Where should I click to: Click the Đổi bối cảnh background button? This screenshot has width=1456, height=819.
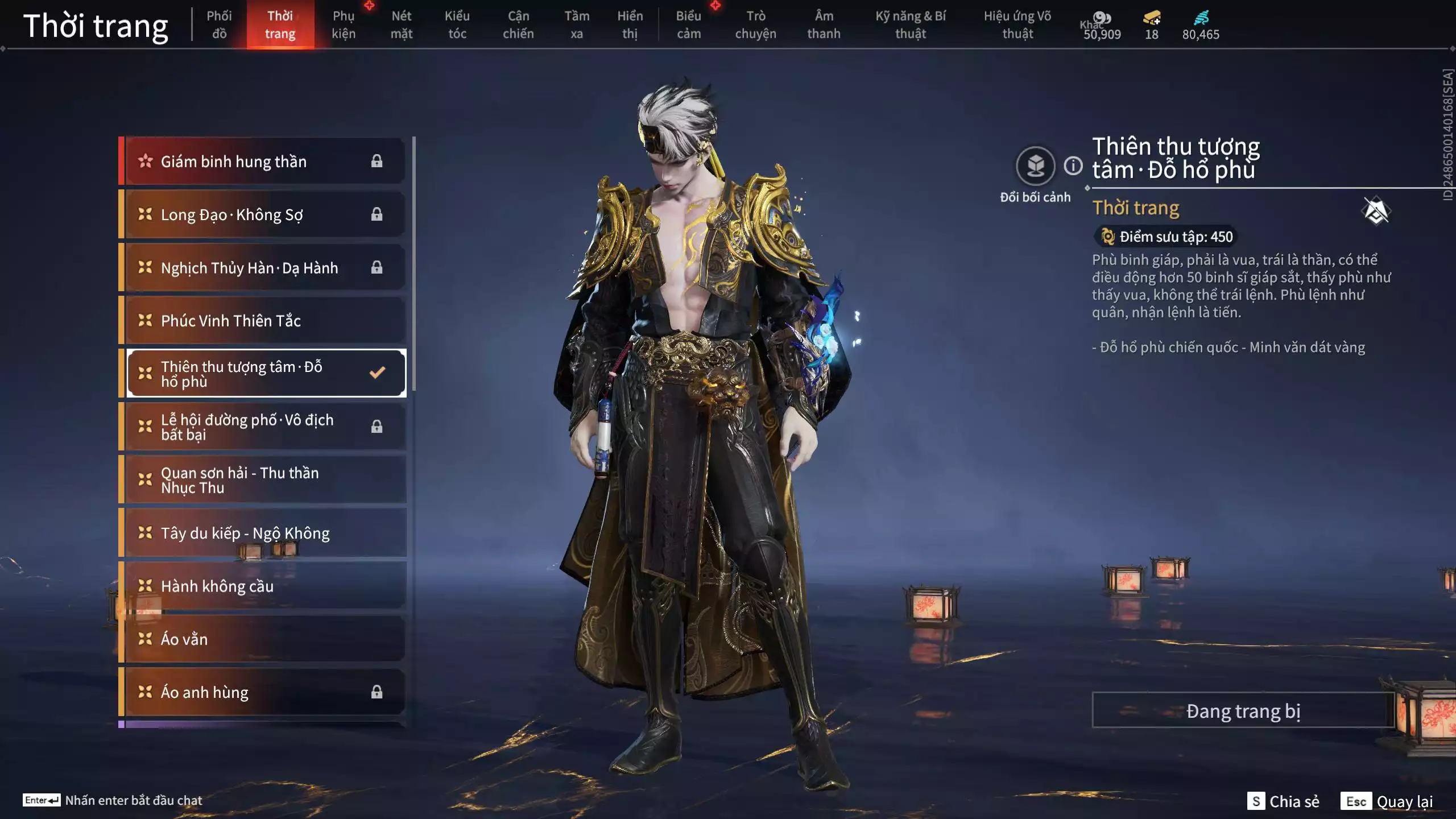[1035, 167]
